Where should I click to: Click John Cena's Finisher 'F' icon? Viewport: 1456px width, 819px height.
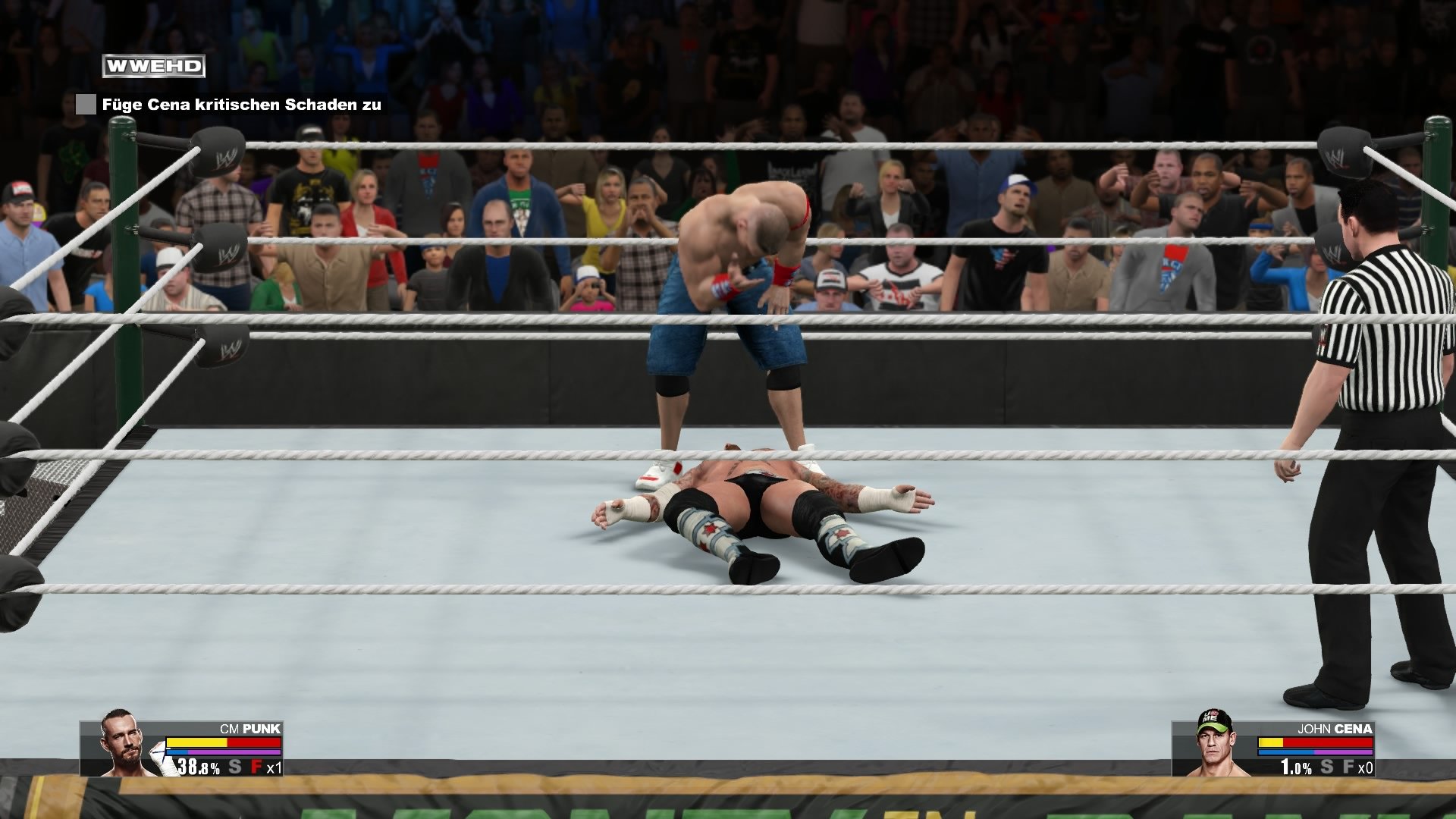point(1350,767)
